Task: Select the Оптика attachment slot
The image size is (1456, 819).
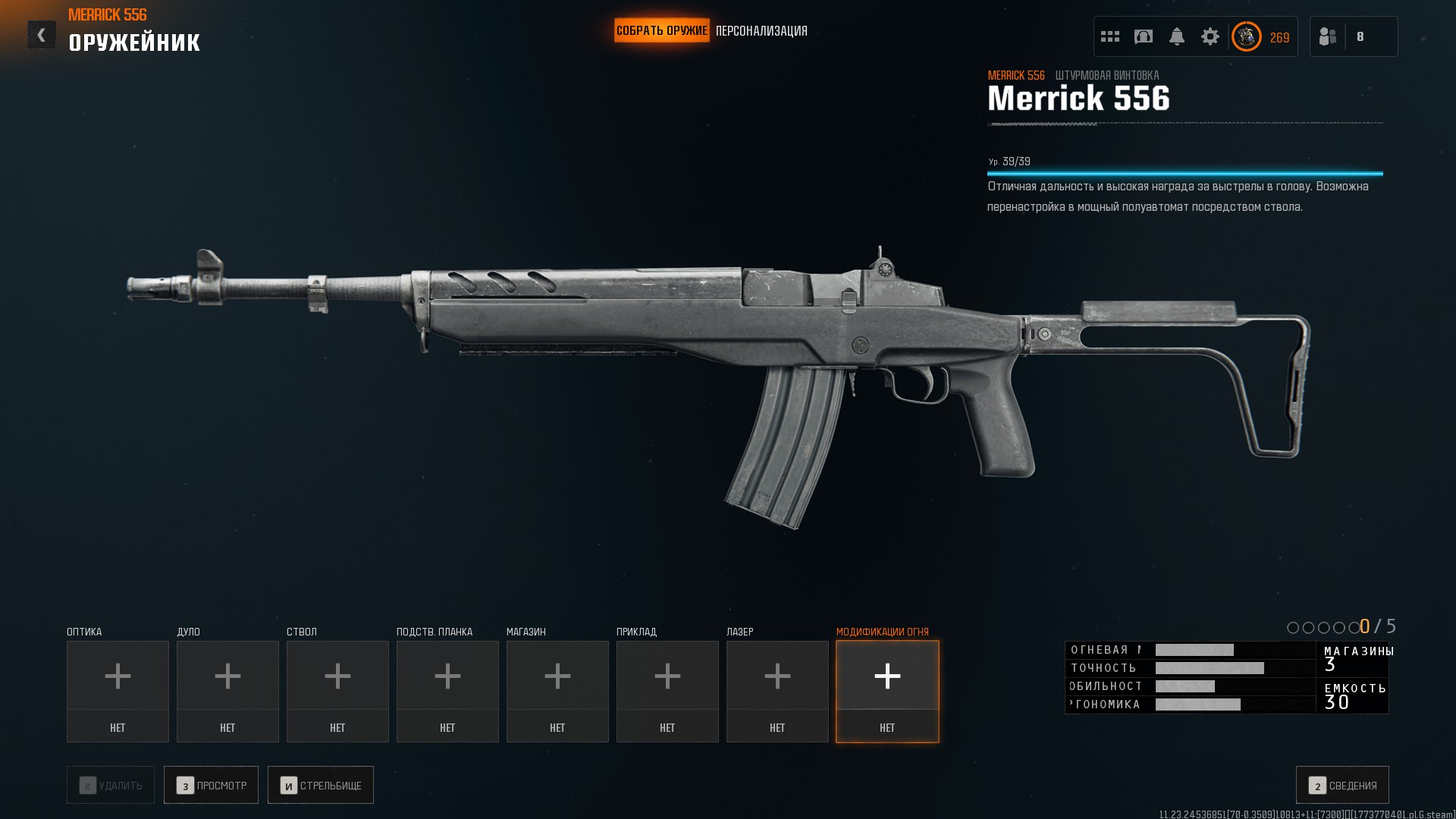Action: coord(118,691)
